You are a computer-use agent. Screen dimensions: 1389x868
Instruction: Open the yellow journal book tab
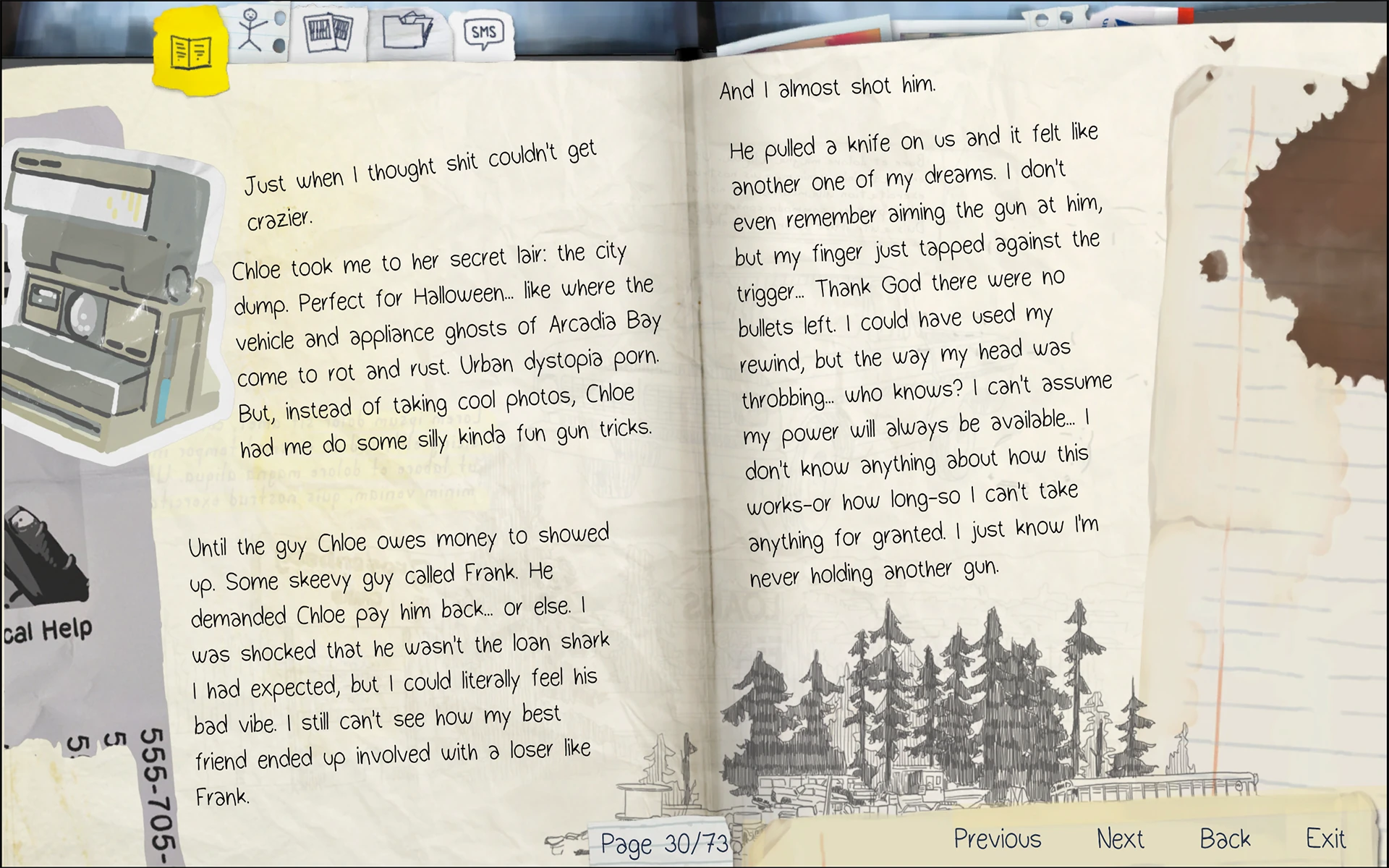point(191,51)
